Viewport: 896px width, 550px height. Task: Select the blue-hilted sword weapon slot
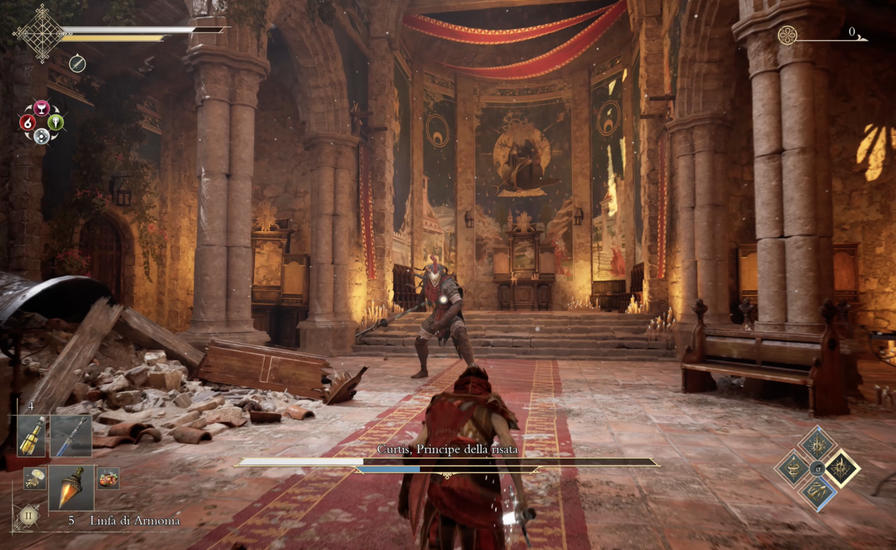72,436
